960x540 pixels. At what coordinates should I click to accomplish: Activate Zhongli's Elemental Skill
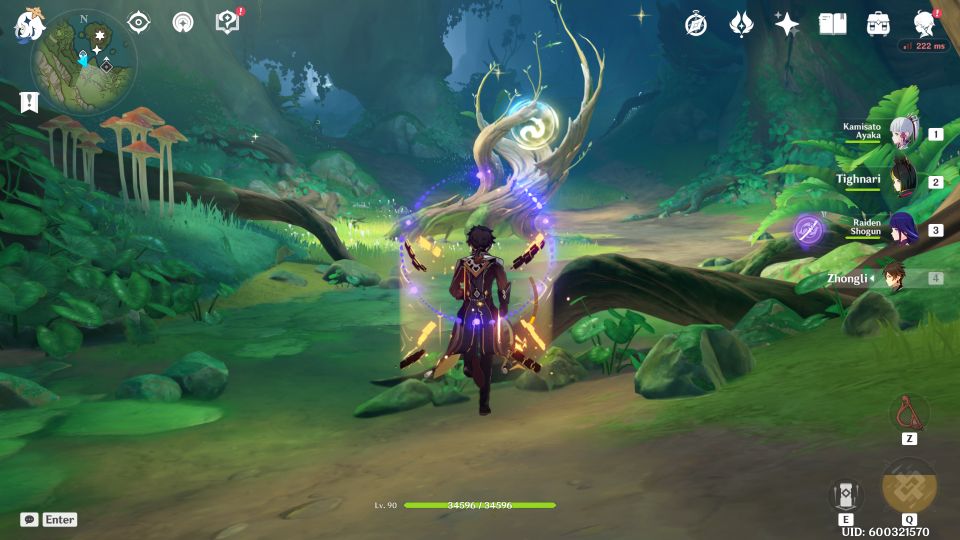[x=845, y=495]
